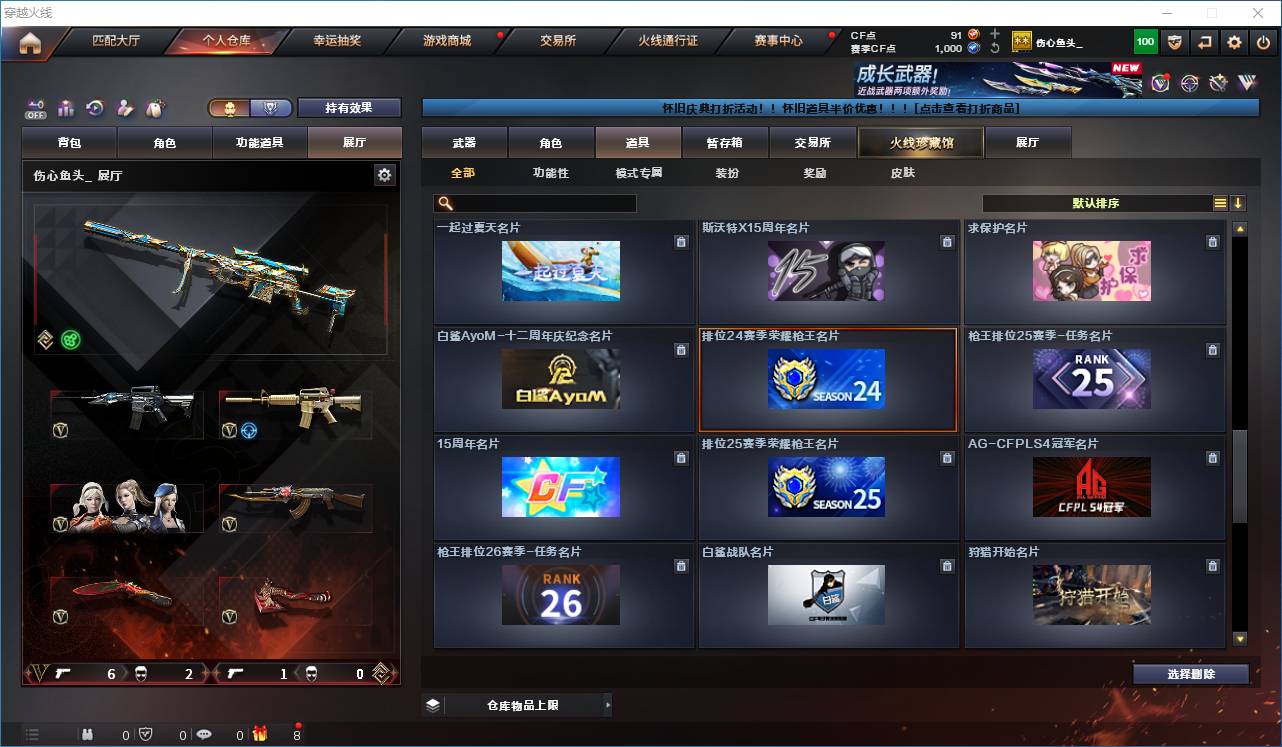Viewport: 1282px width, 747px height.
Task: Click the plus icon to recharge CF points
Action: tap(994, 33)
